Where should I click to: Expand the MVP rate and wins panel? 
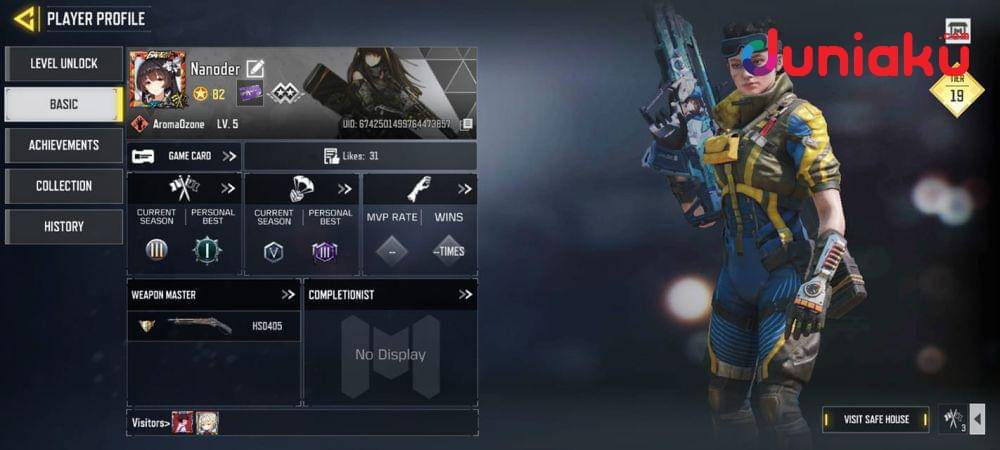pyautogui.click(x=465, y=188)
